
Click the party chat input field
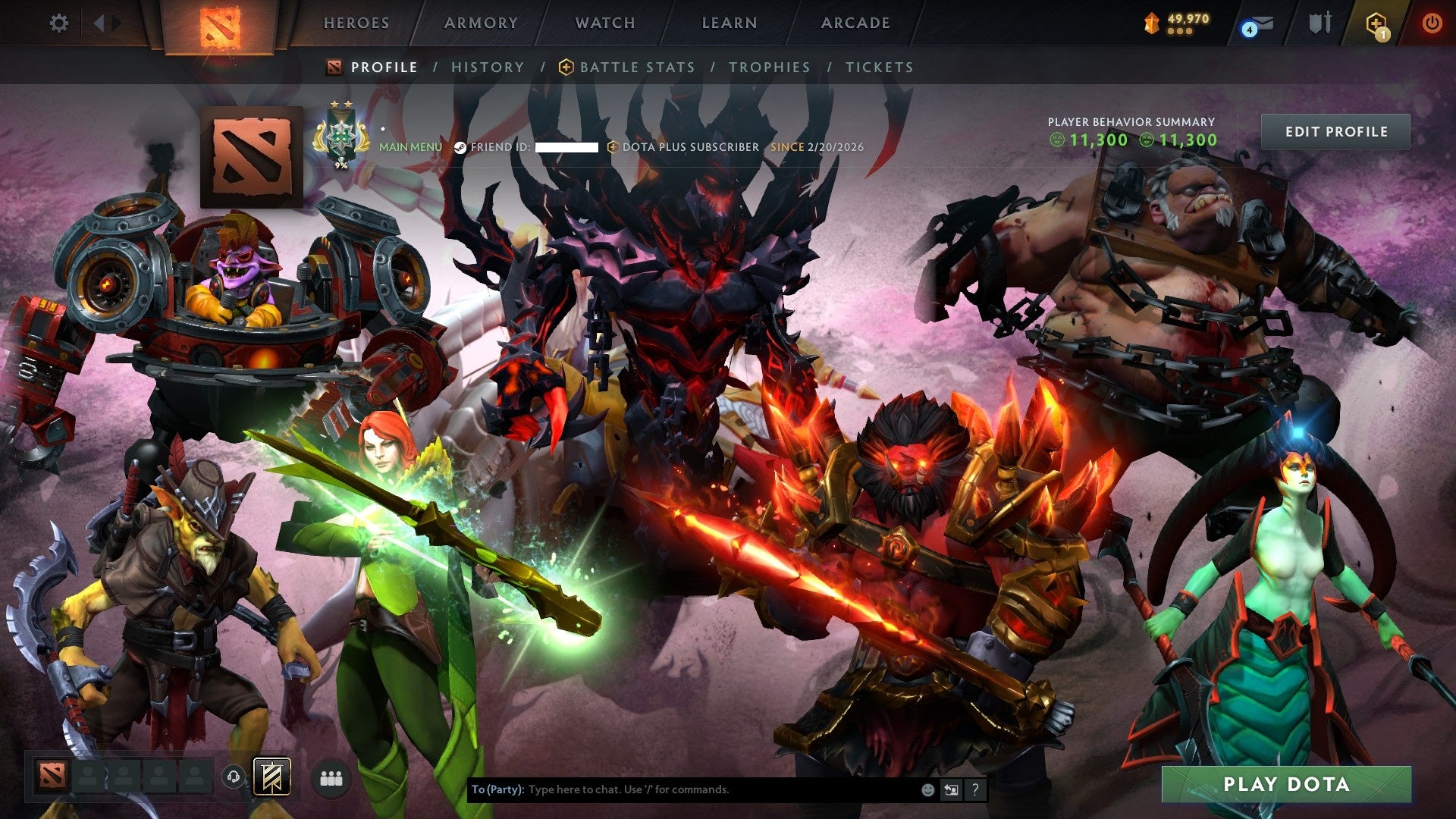pyautogui.click(x=682, y=791)
